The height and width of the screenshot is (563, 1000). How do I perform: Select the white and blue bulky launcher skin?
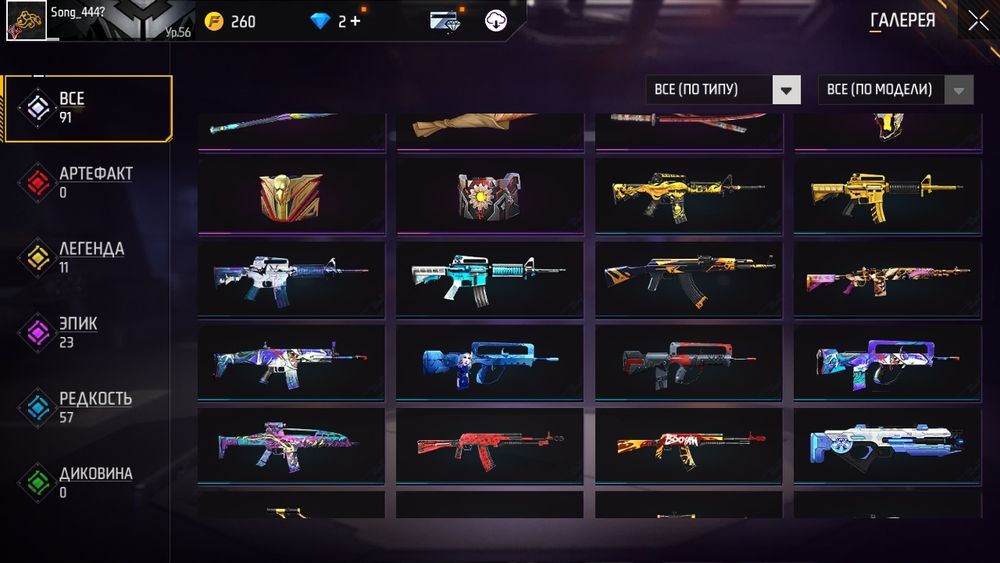[886, 444]
